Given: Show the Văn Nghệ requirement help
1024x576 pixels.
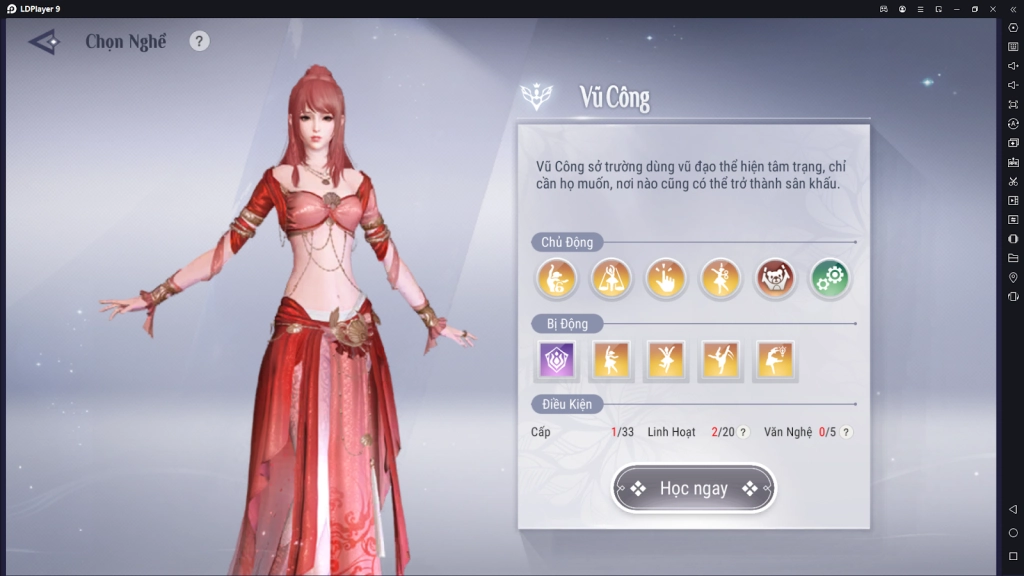Looking at the screenshot, I should (x=846, y=433).
